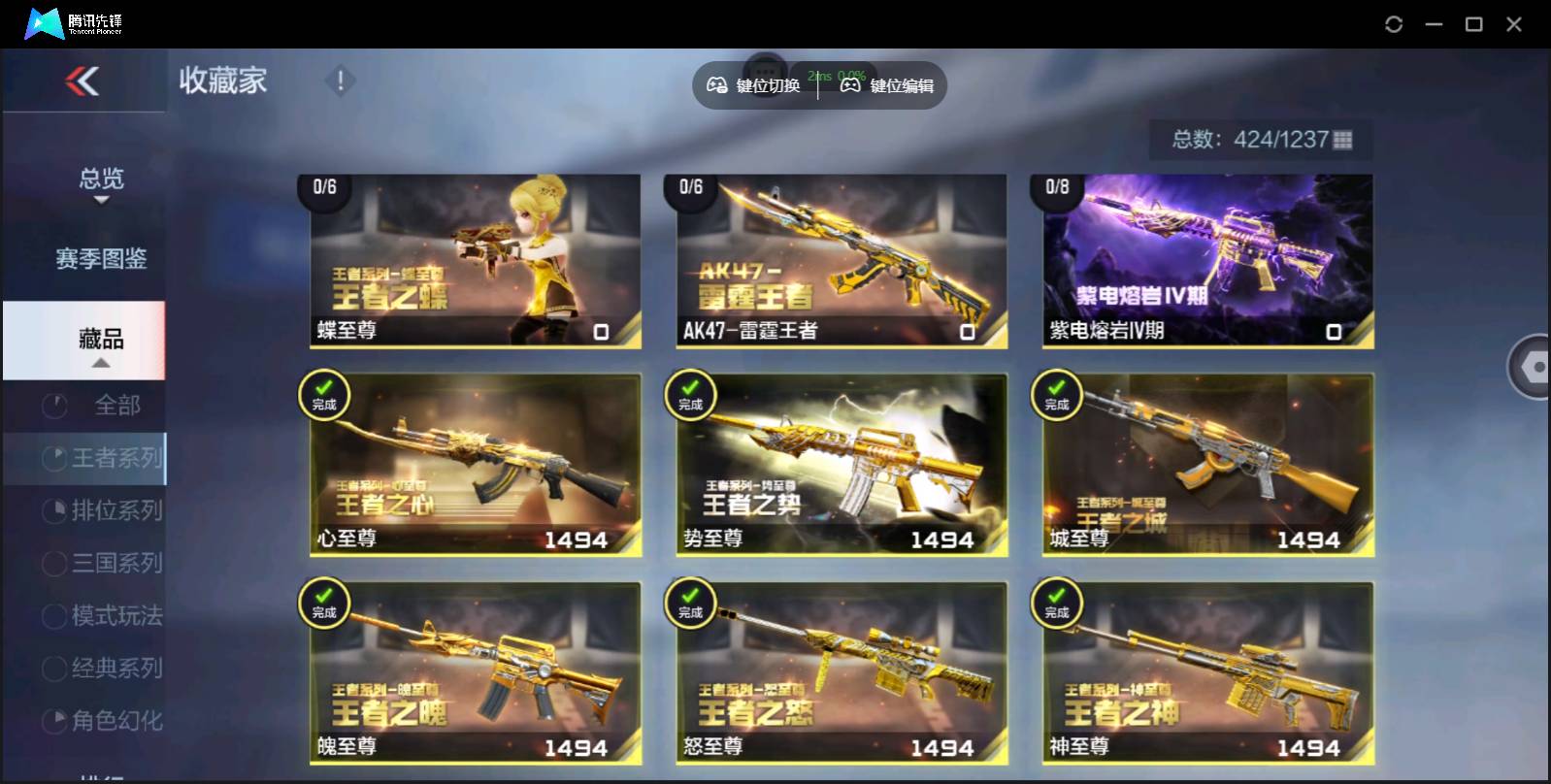Click the 完成 badge on 心至尊

click(324, 396)
